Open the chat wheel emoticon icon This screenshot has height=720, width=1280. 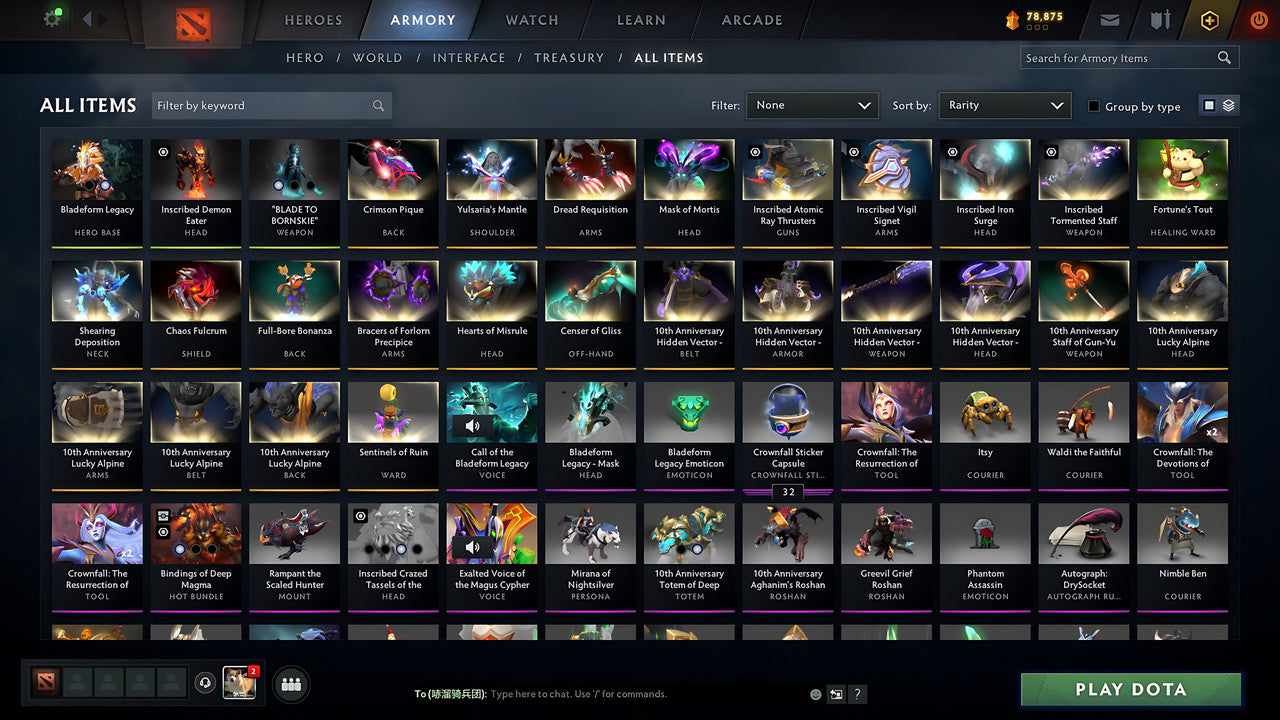(814, 693)
